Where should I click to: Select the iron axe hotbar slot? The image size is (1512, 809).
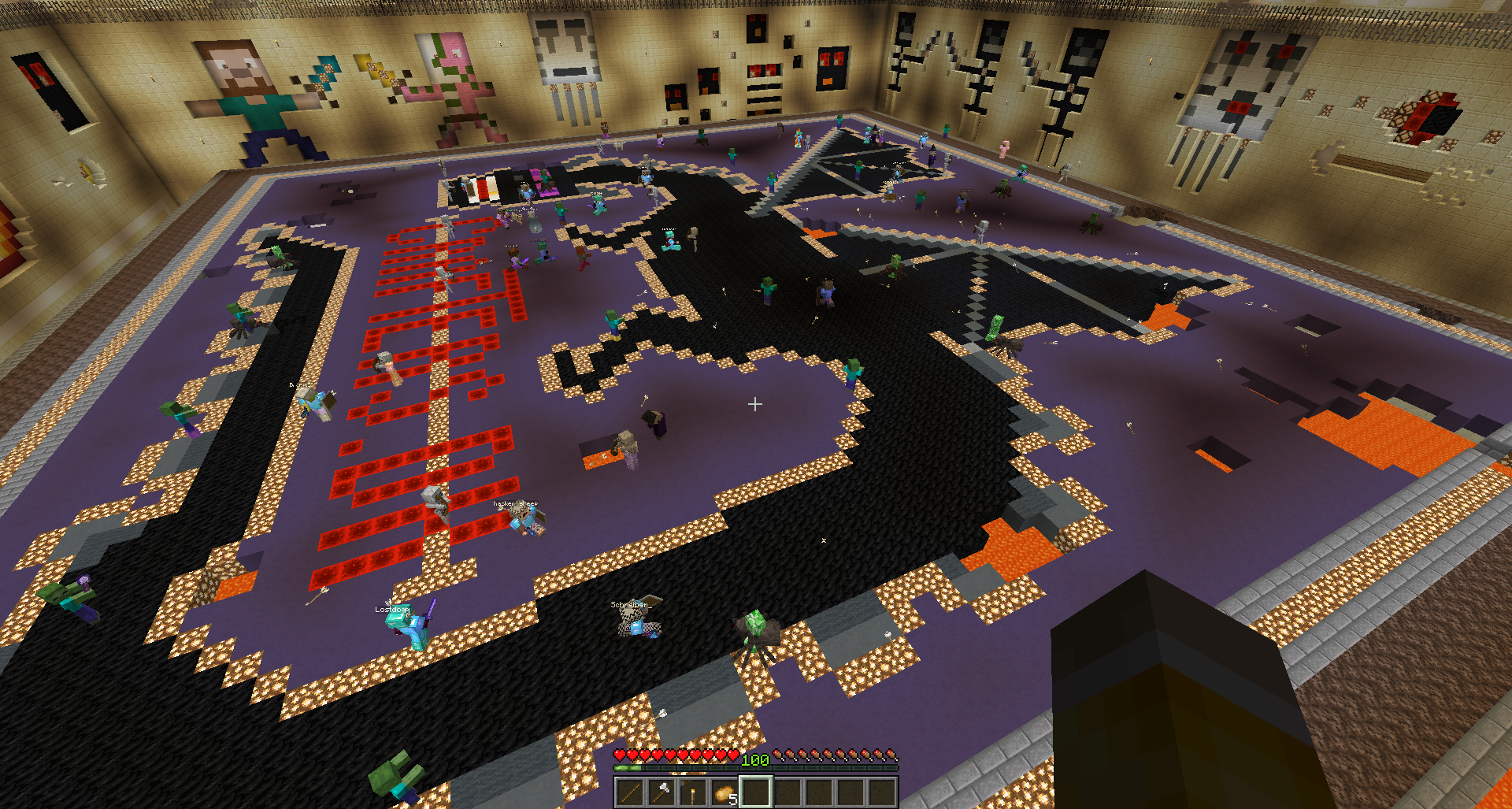[x=661, y=792]
